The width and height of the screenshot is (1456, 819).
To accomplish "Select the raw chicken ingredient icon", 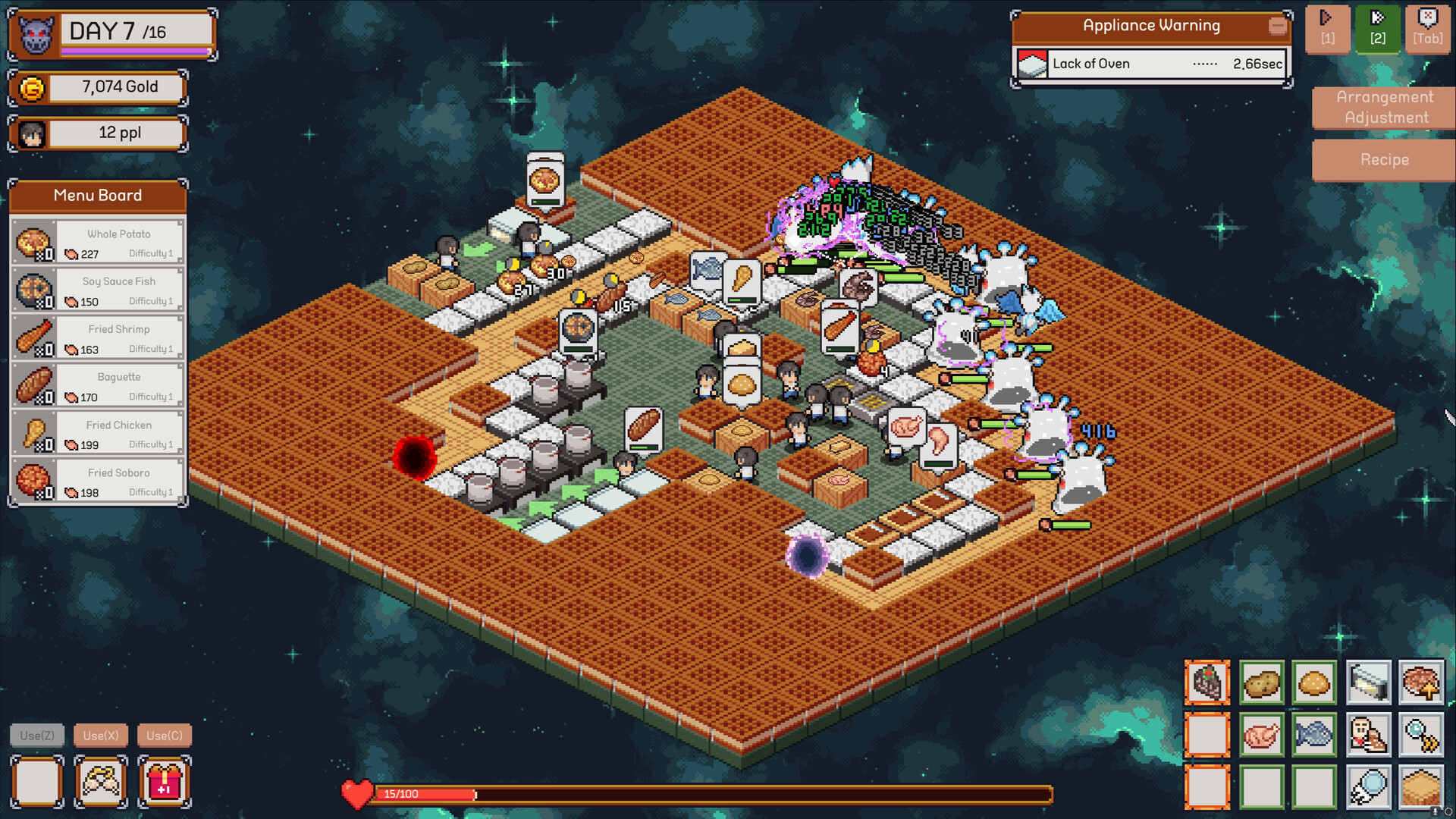I will click(1261, 735).
